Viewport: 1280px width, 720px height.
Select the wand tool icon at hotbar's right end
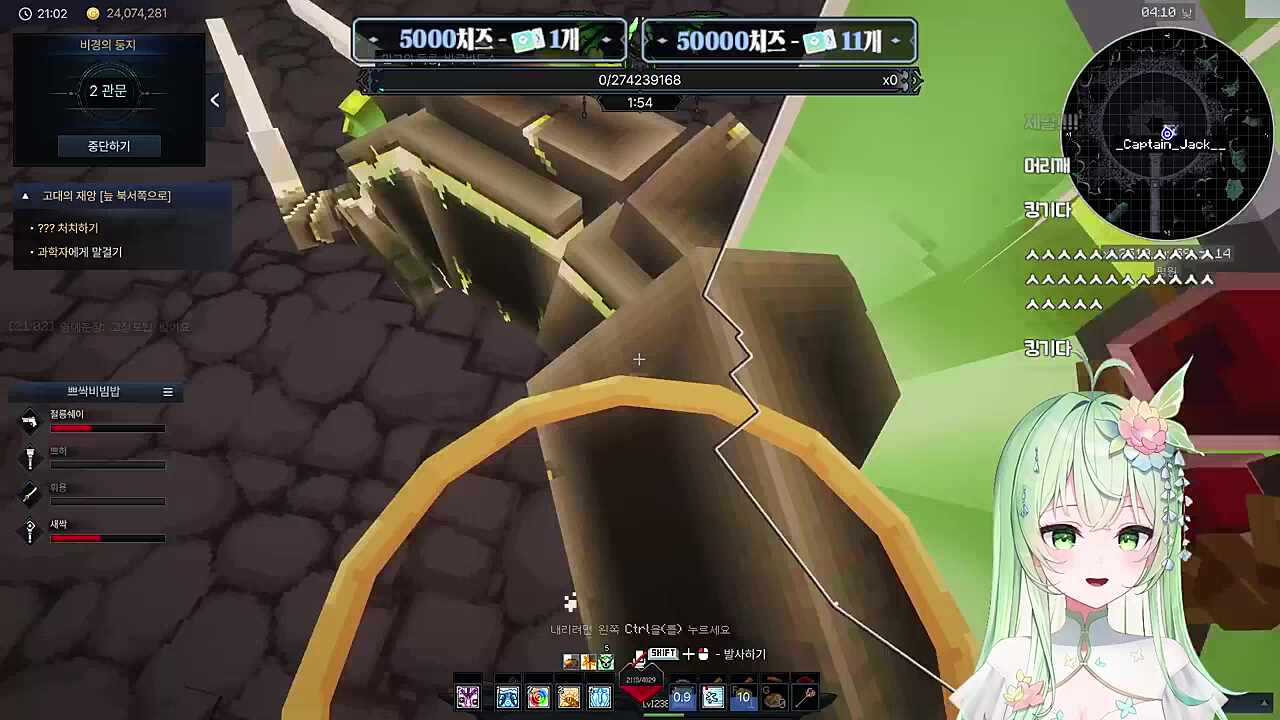click(x=805, y=695)
